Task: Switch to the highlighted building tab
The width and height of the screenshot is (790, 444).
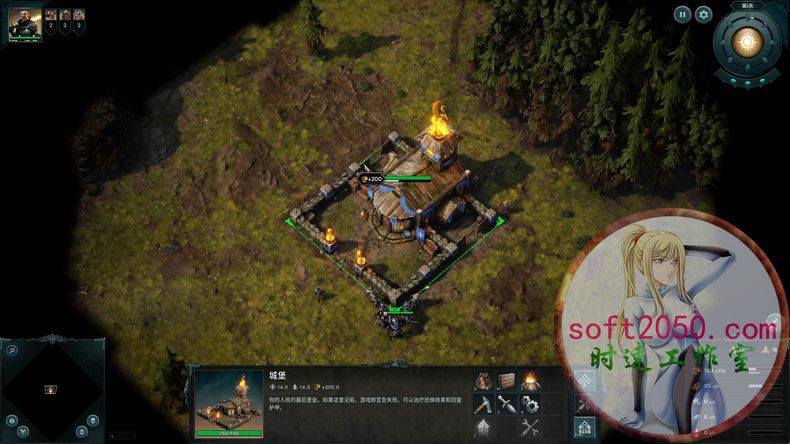Action: (585, 428)
